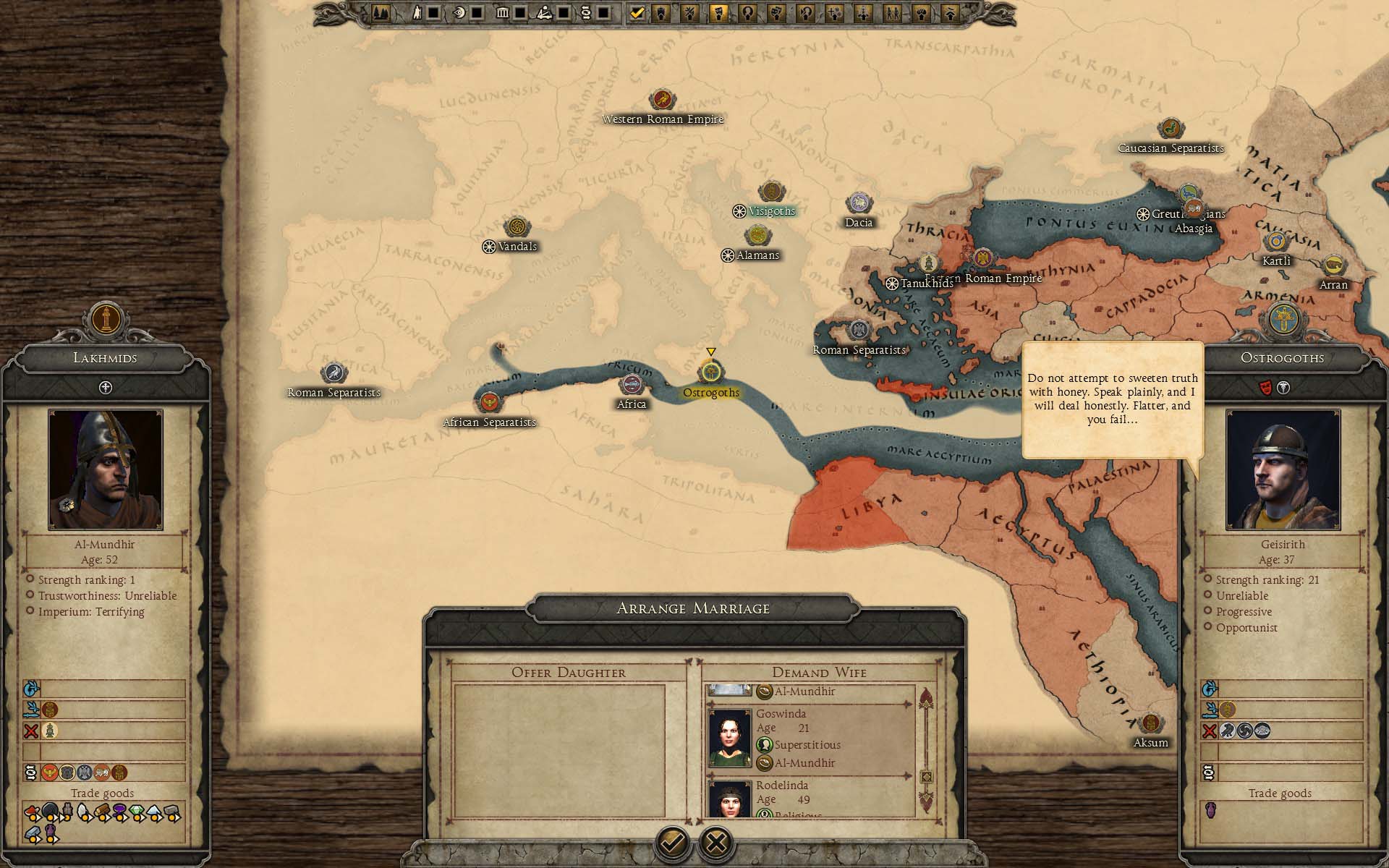Pick the Vandals faction marker
1389x868 pixels.
point(517,228)
